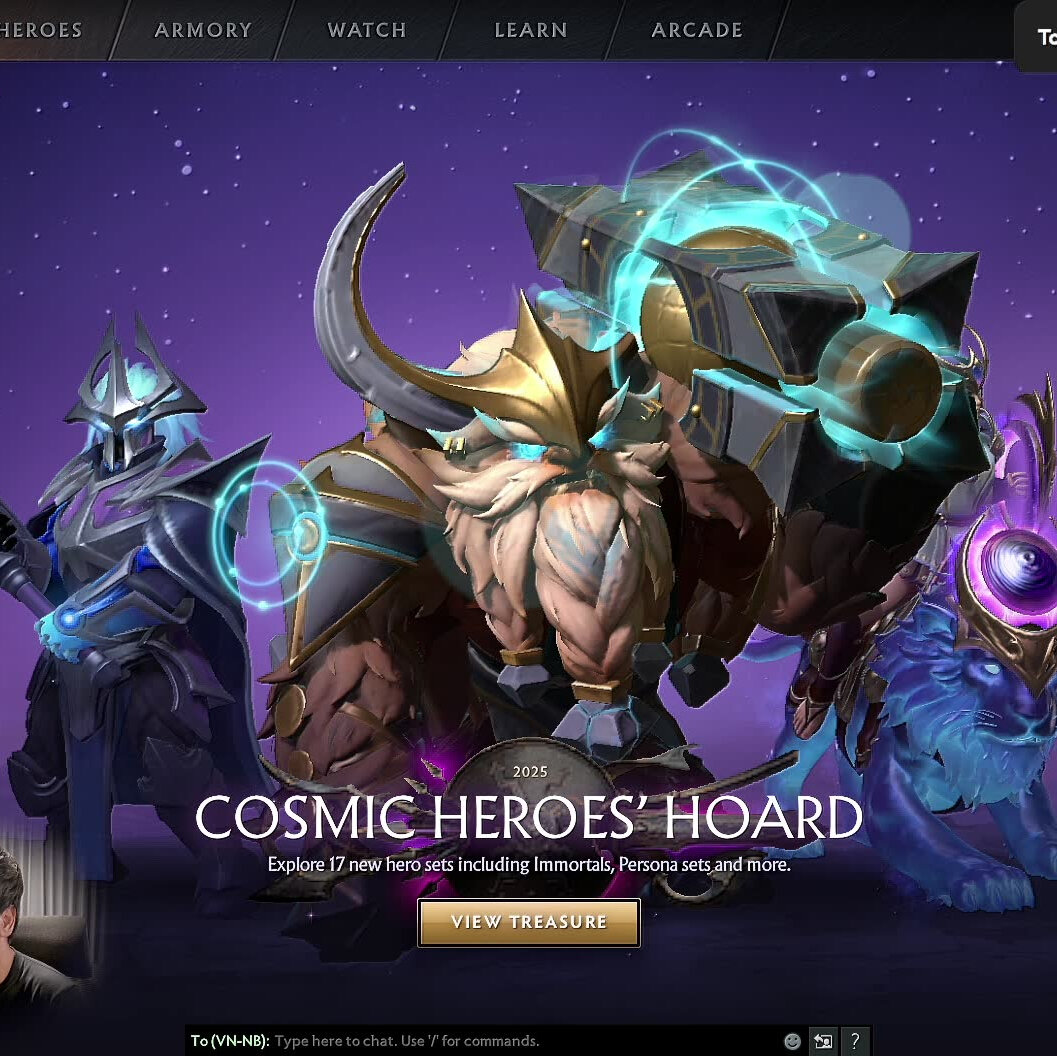Open the Arcade tab

tap(697, 30)
